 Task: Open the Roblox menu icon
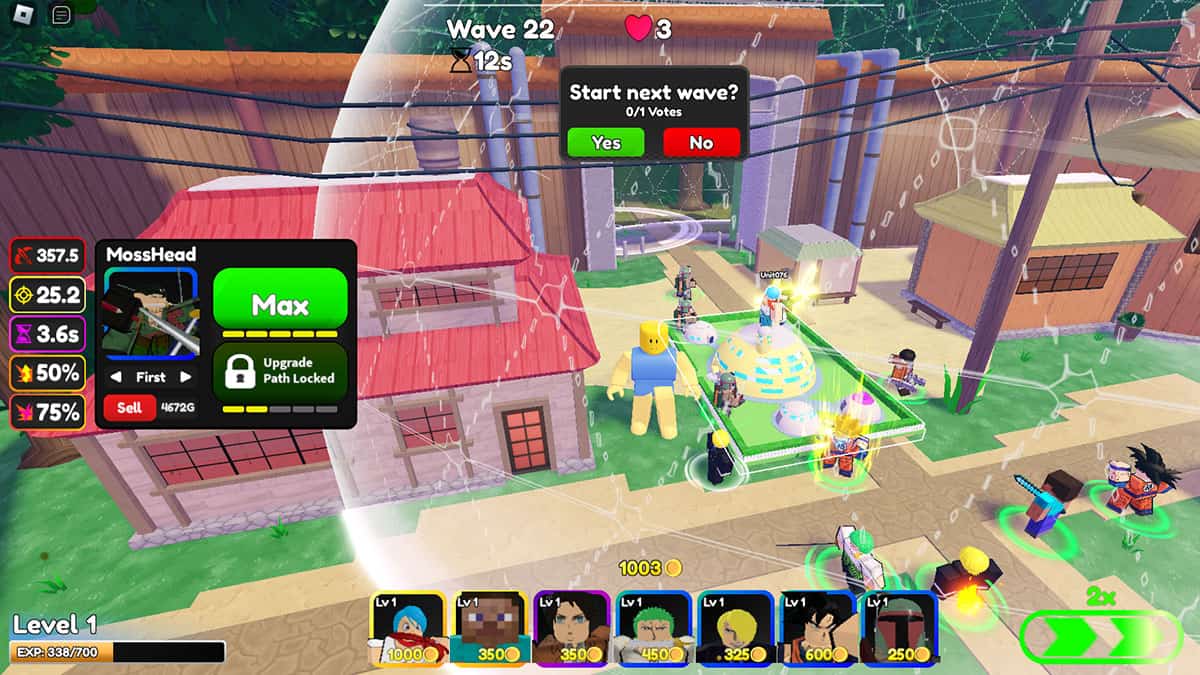(x=23, y=15)
